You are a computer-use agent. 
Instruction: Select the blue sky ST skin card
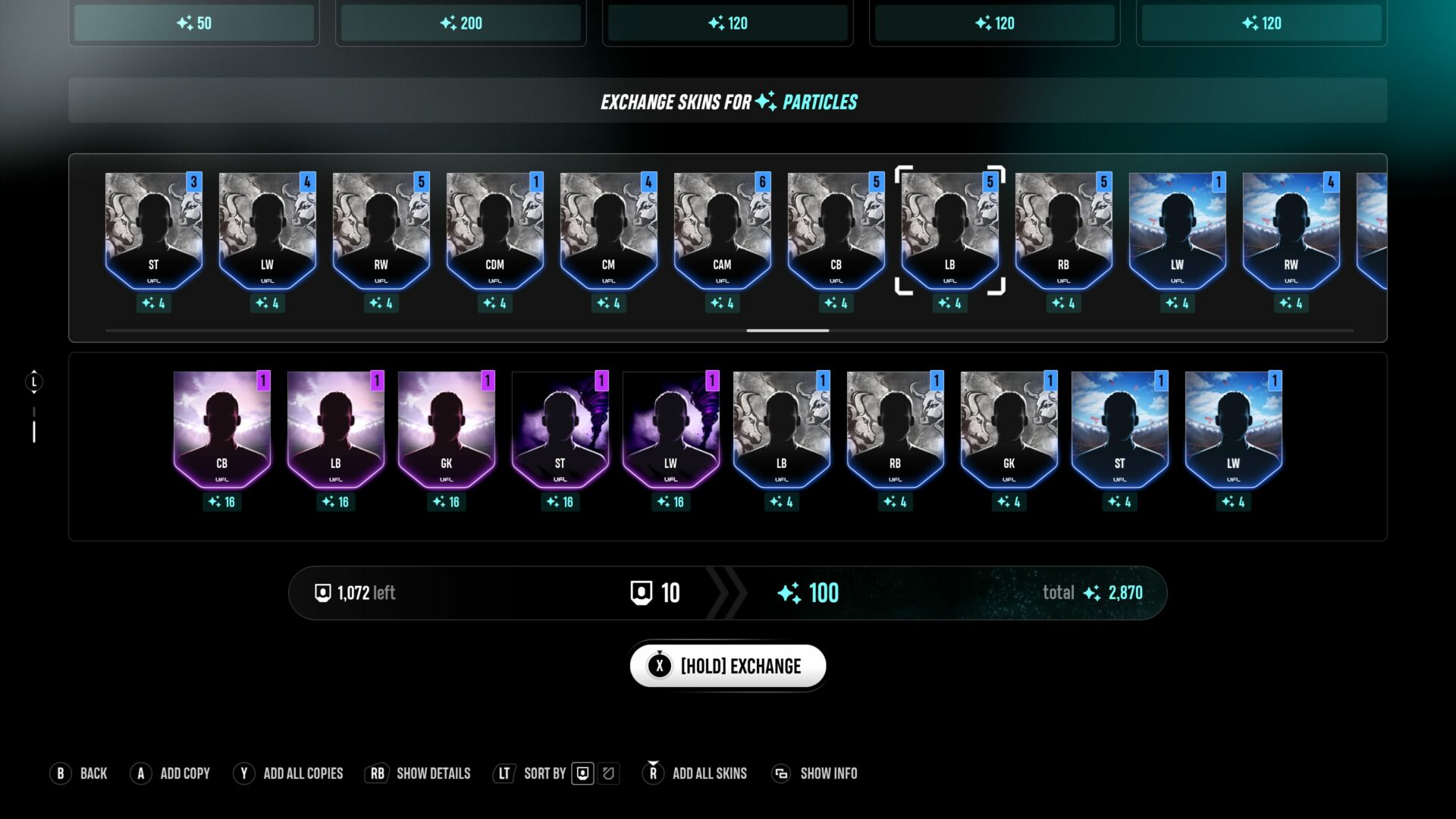[x=1119, y=430]
